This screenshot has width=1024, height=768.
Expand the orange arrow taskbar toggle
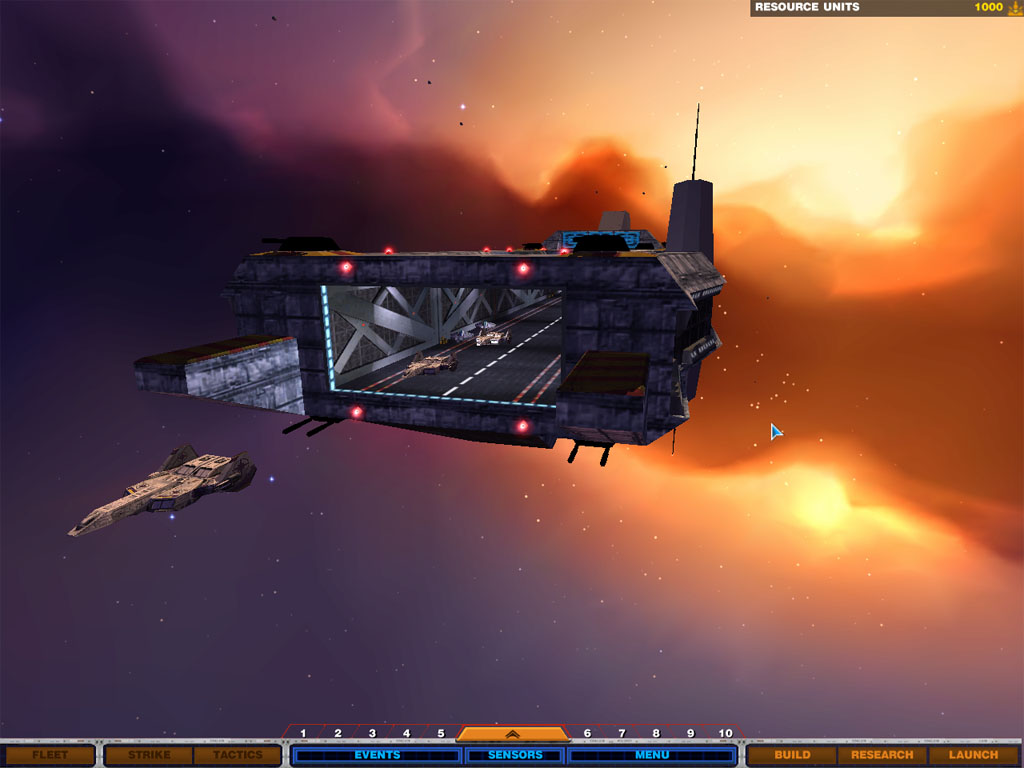(x=512, y=735)
